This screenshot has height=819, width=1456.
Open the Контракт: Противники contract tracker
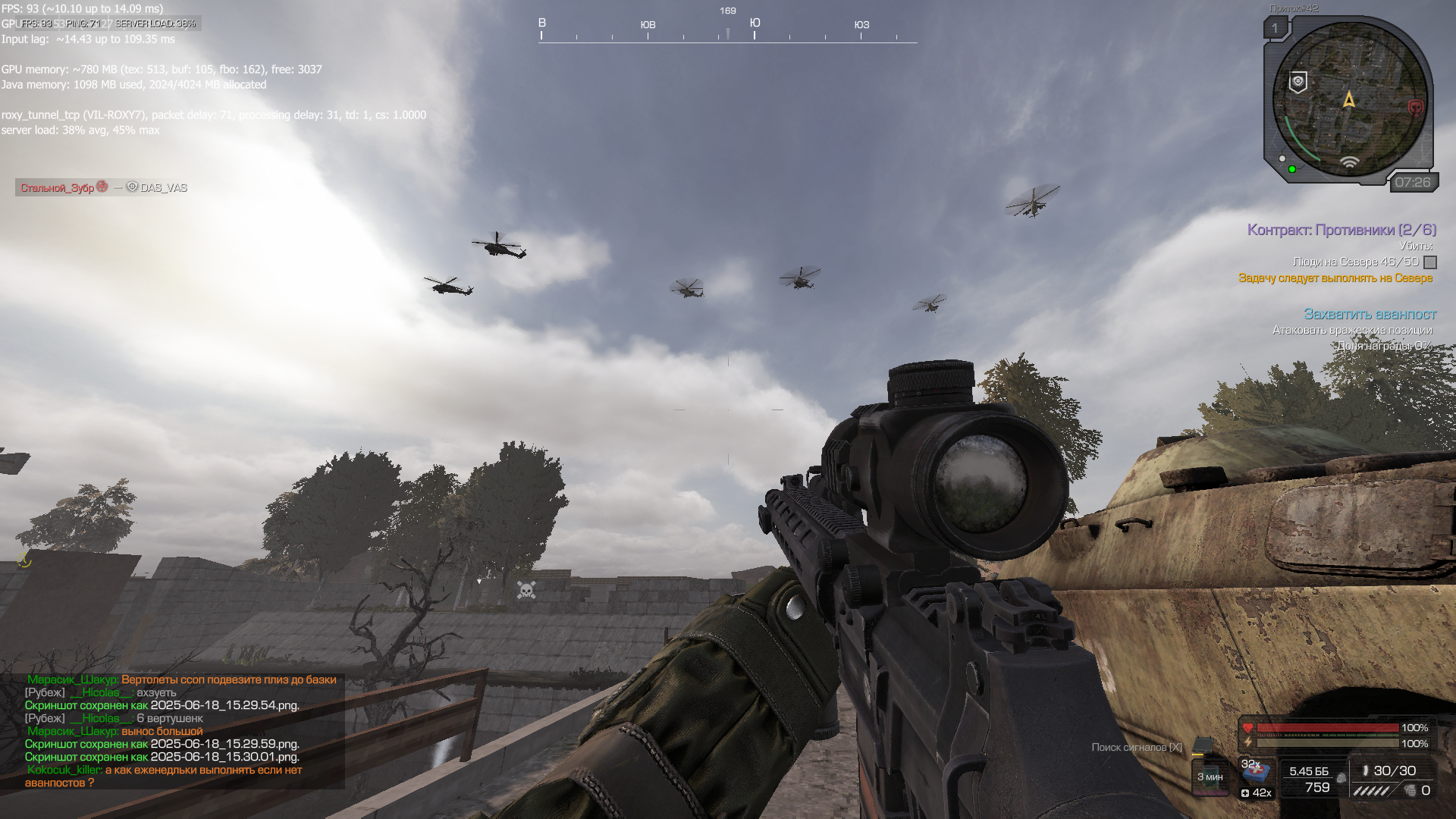click(x=1341, y=230)
